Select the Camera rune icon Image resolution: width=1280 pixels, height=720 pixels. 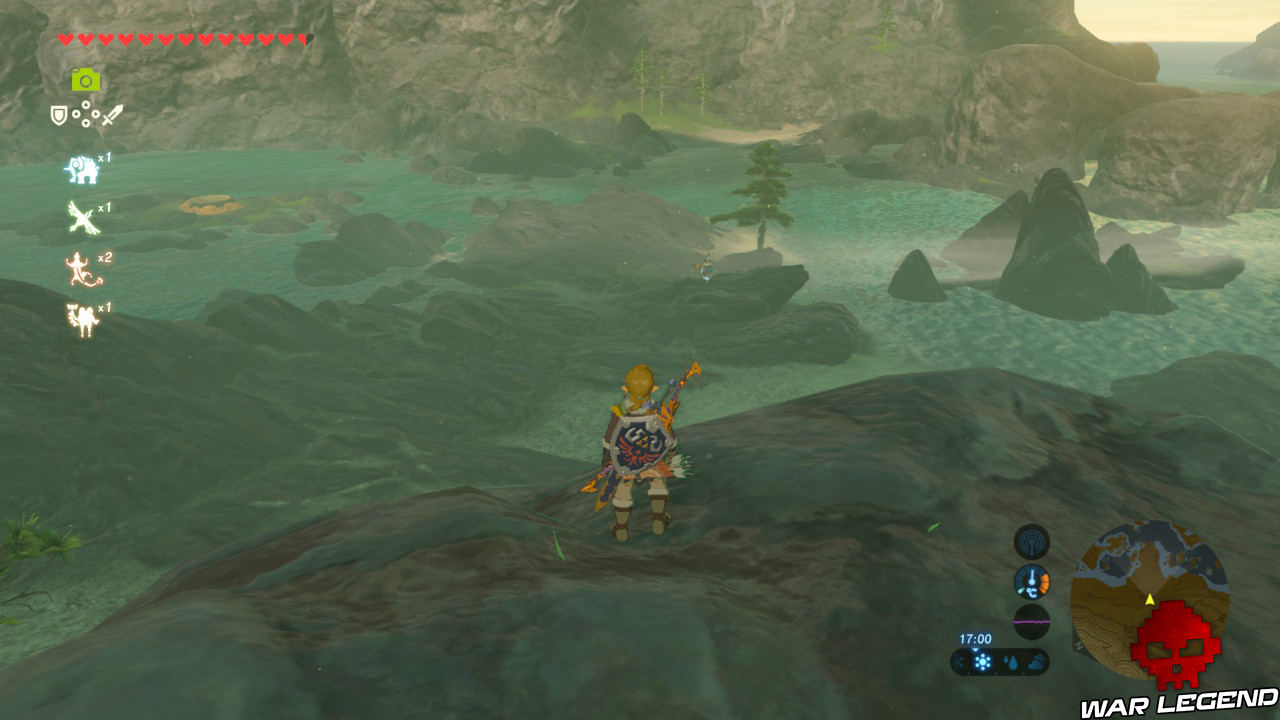pos(86,80)
